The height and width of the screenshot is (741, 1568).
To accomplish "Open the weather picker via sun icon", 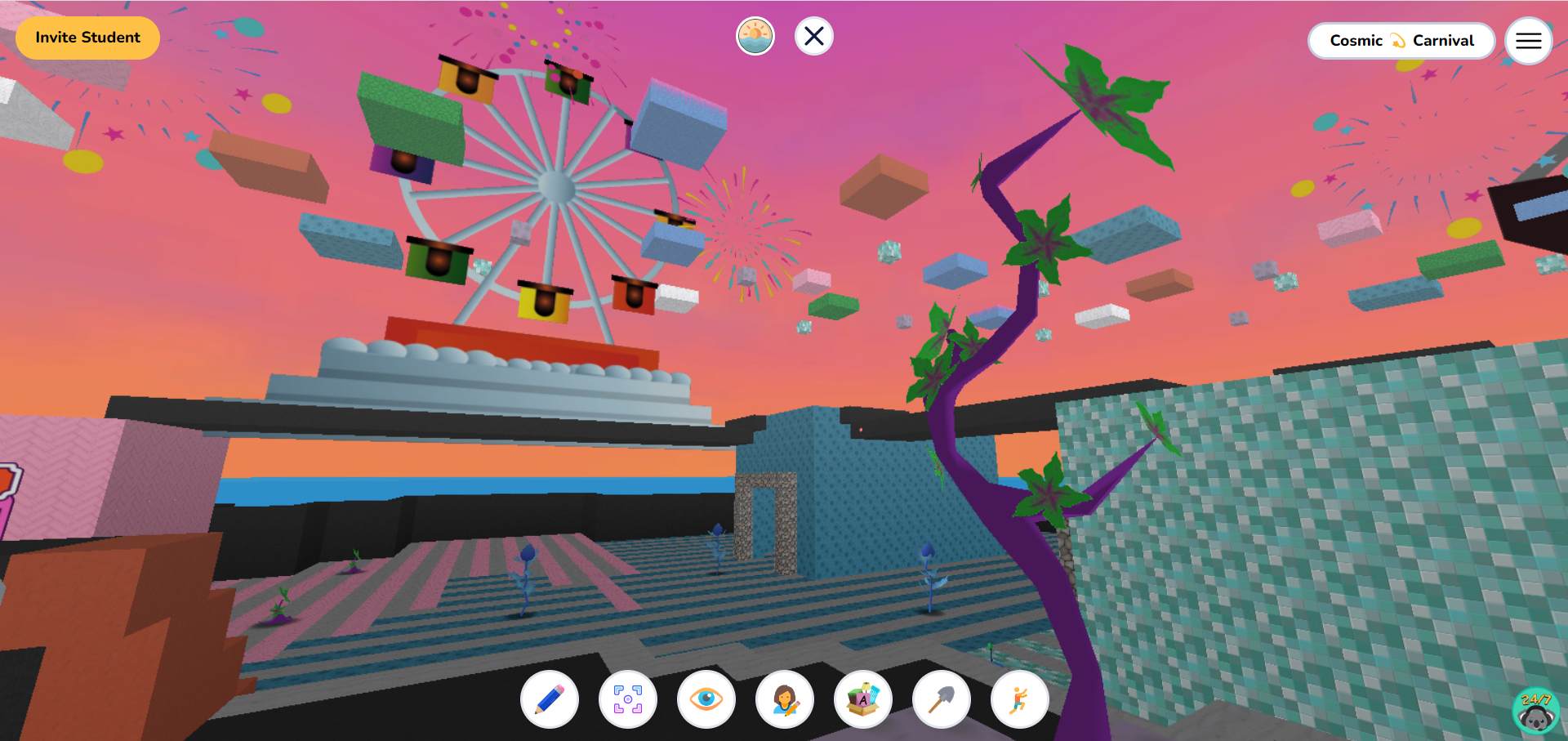I will tap(755, 36).
